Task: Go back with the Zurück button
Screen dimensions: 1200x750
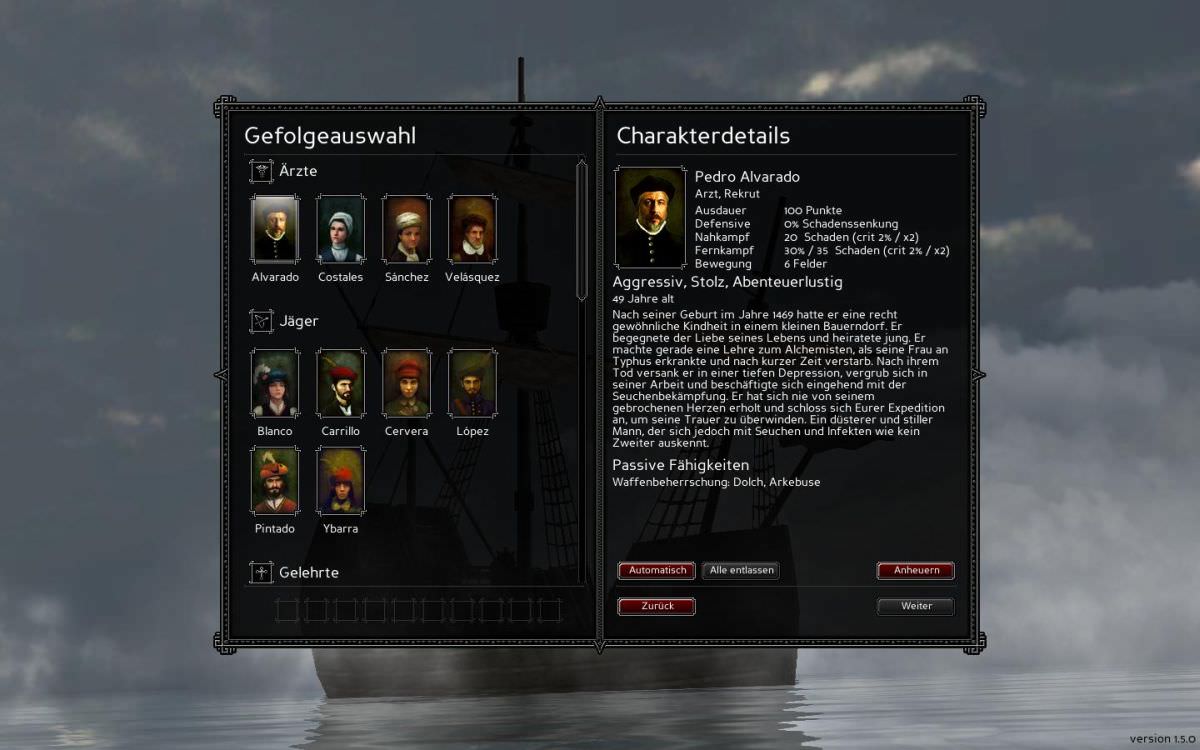Action: pos(656,606)
